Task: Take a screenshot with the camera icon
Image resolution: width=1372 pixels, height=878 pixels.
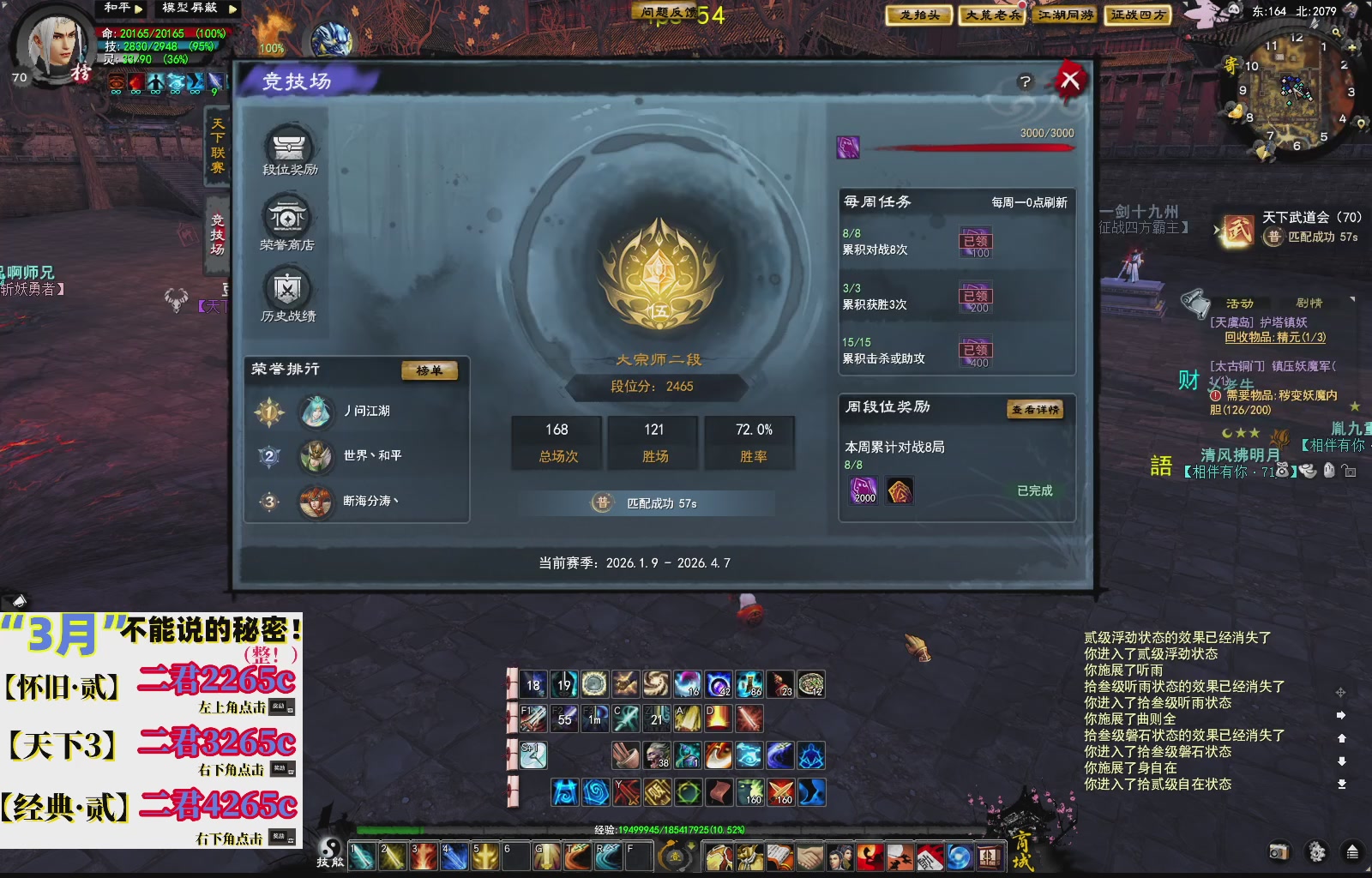Action: click(1279, 851)
